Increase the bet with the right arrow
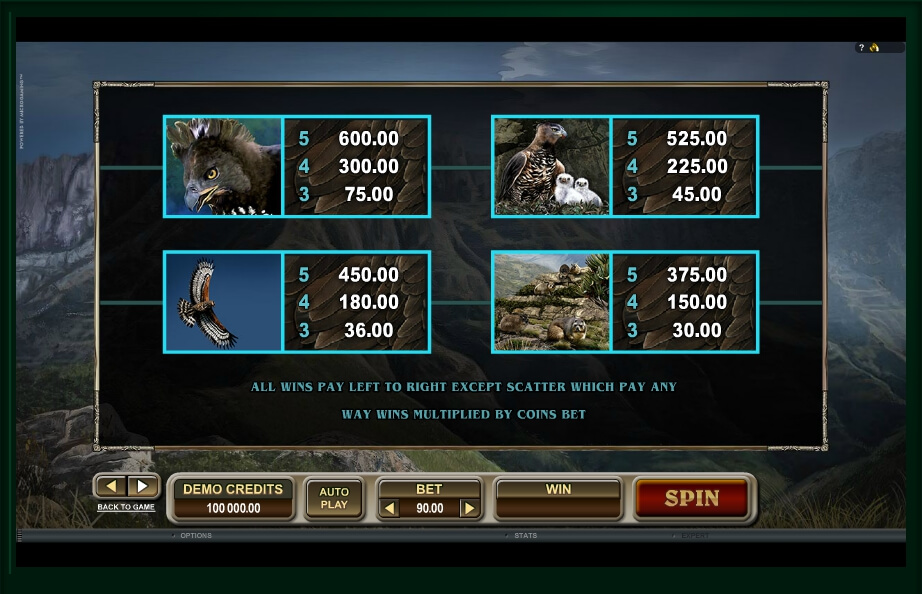The width and height of the screenshot is (922, 594). coord(468,509)
